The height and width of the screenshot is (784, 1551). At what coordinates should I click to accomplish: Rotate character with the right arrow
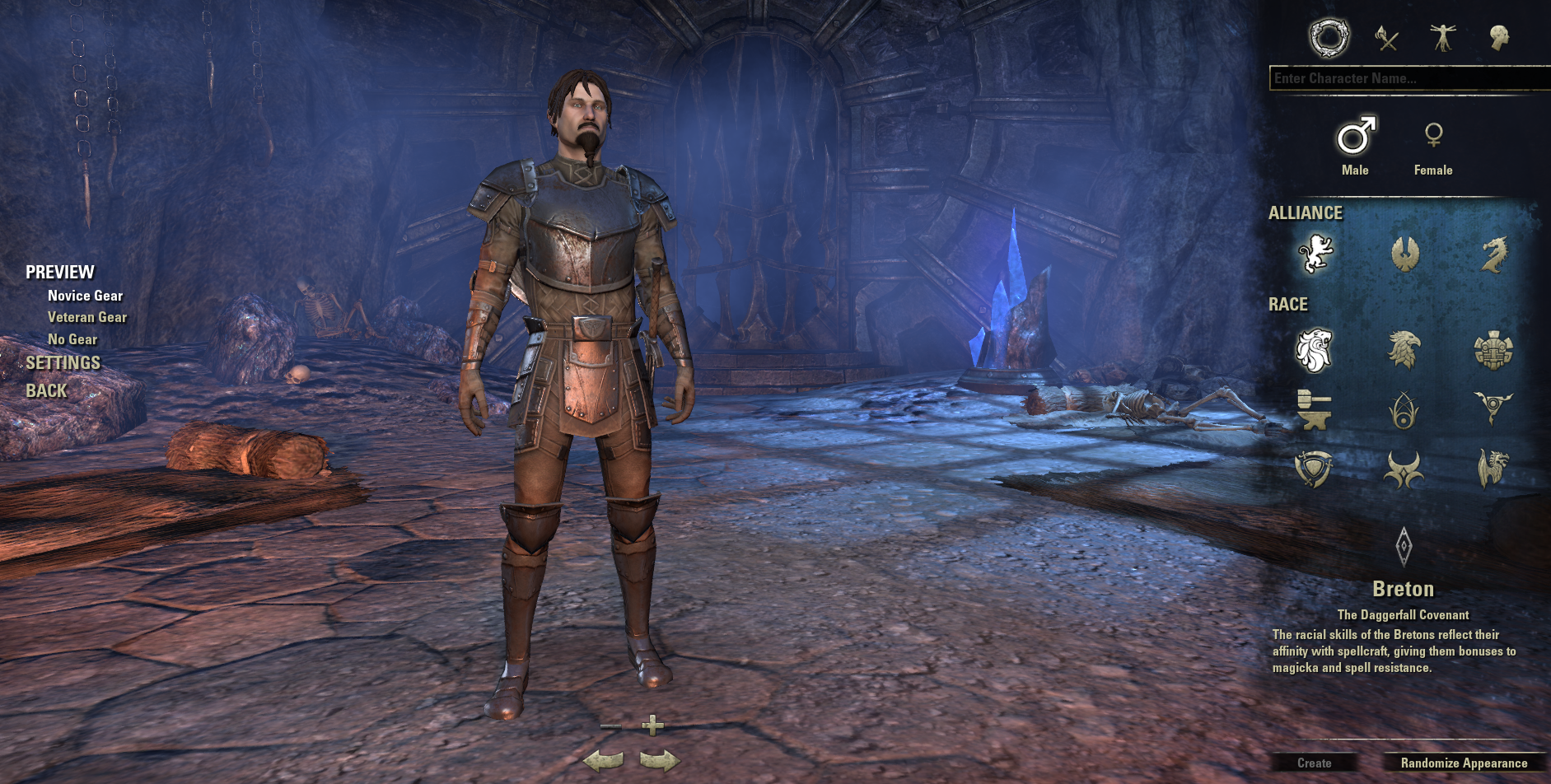(x=659, y=760)
